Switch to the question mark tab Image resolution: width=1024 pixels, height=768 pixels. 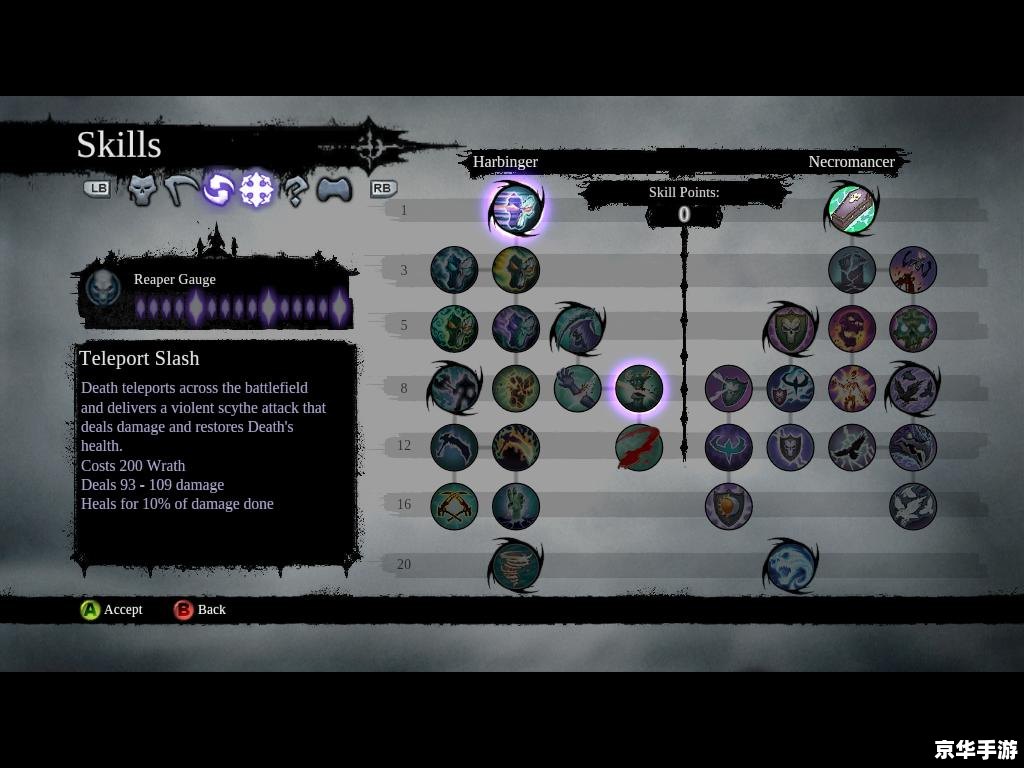tap(294, 189)
